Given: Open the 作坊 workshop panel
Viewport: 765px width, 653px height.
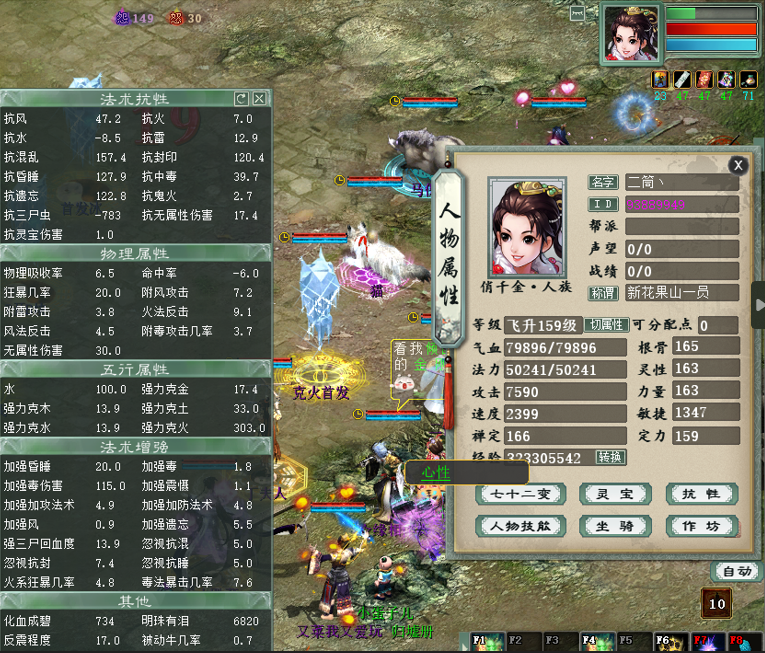Looking at the screenshot, I should (701, 526).
